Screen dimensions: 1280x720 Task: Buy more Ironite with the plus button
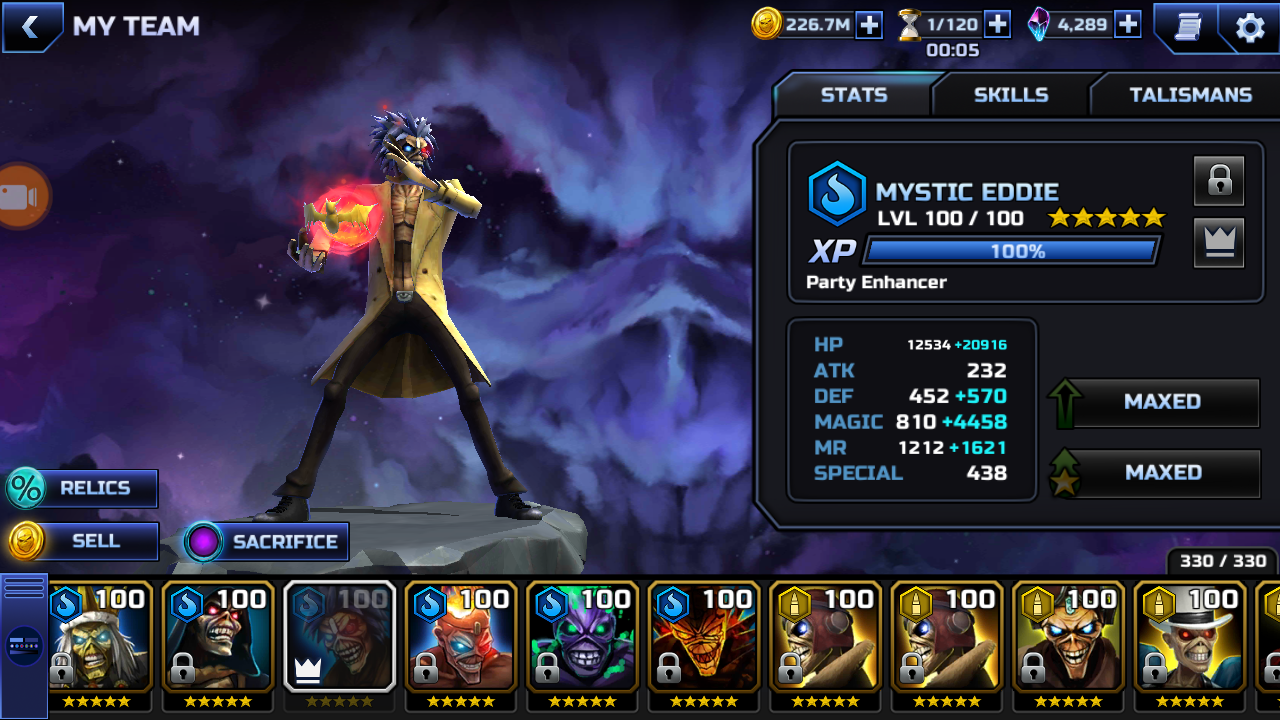[1127, 25]
